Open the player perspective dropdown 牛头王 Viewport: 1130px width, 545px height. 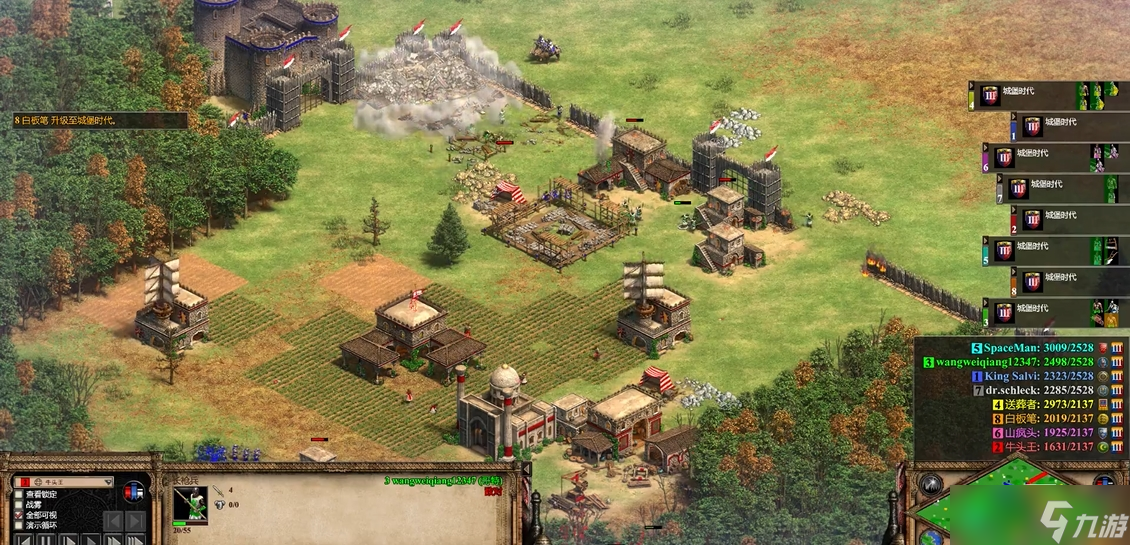(x=62, y=481)
